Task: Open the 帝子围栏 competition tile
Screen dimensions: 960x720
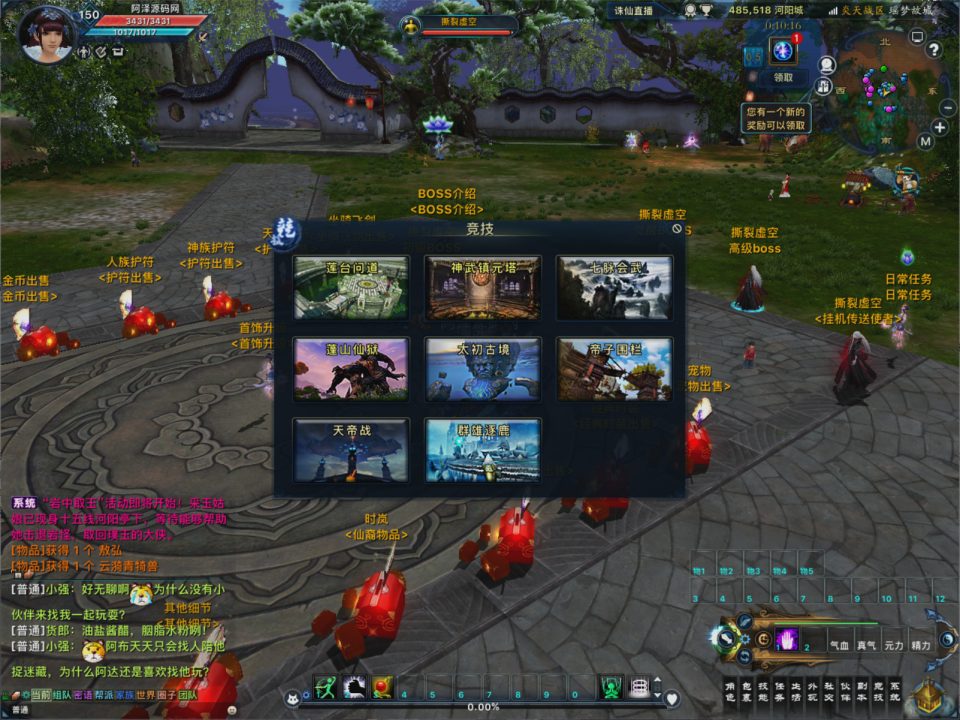Action: click(x=614, y=369)
